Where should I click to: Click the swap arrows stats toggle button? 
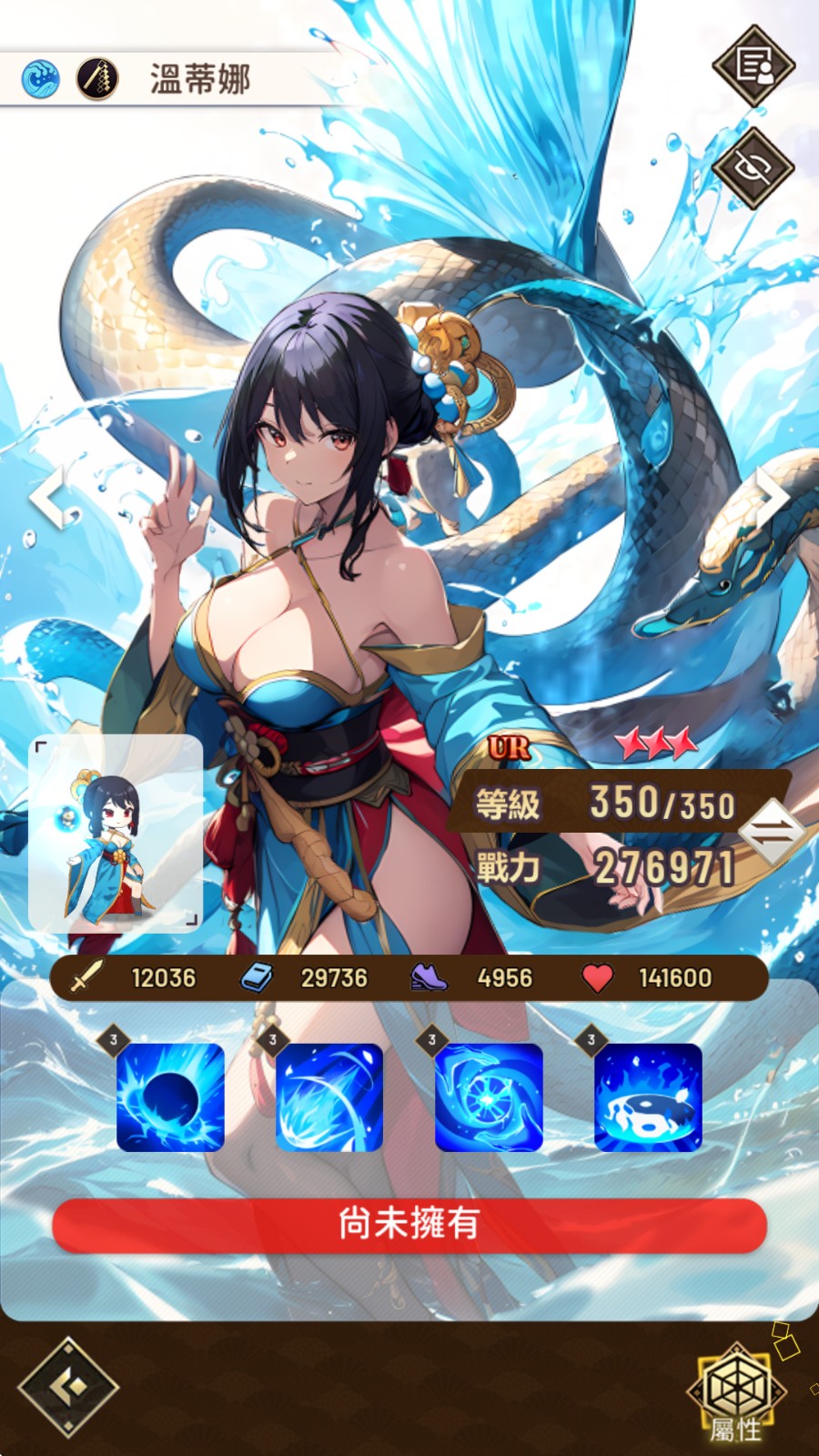[x=771, y=832]
